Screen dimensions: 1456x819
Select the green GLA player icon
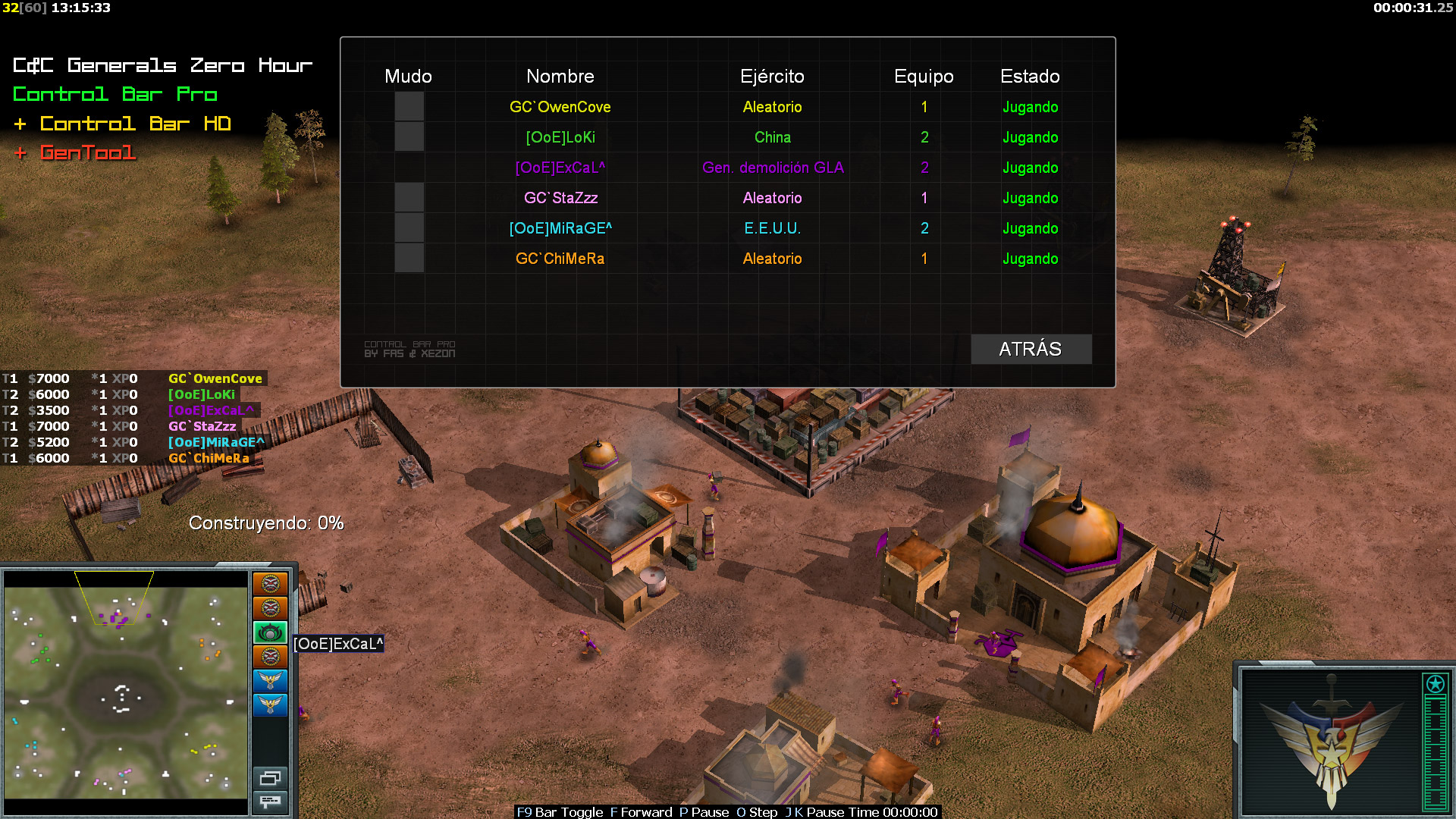coord(270,632)
